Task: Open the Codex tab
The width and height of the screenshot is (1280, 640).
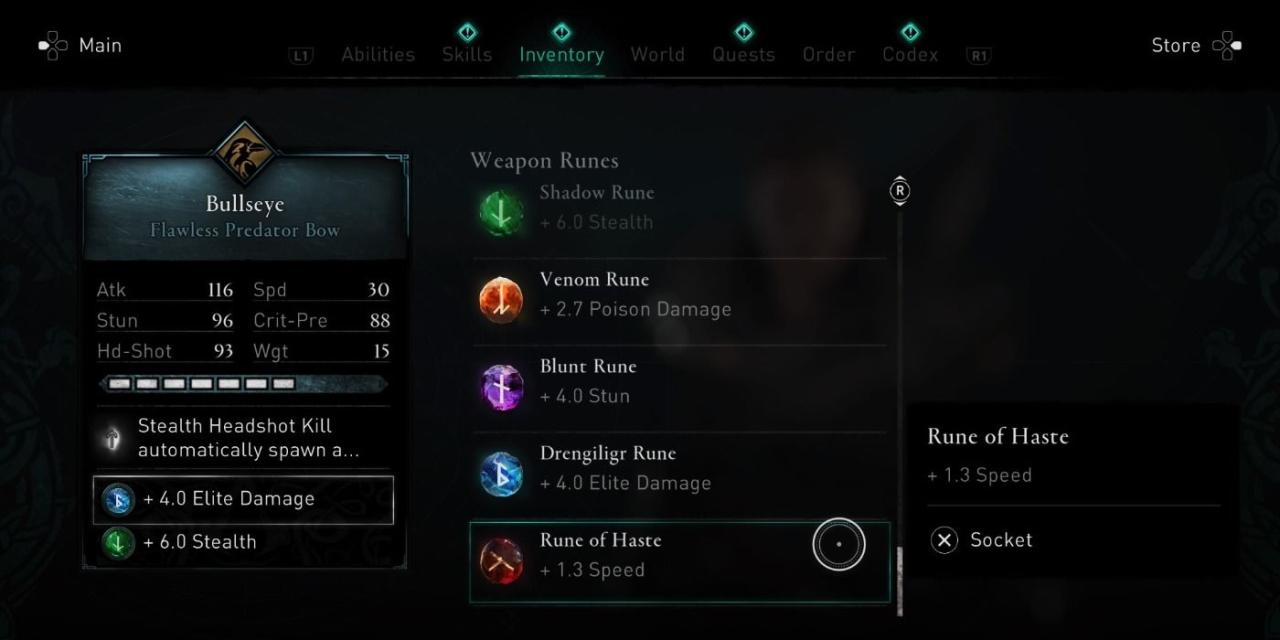Action: point(910,54)
